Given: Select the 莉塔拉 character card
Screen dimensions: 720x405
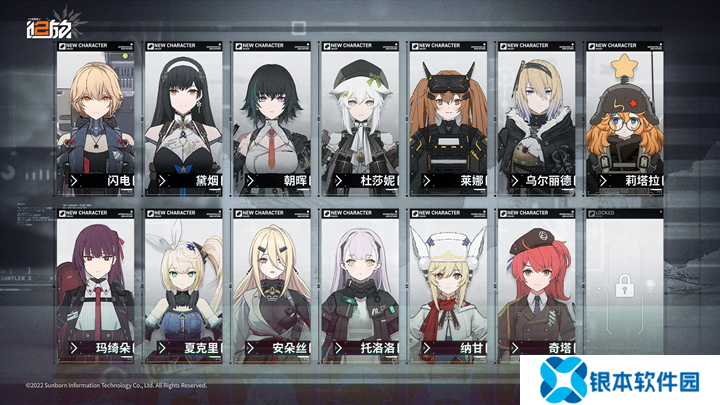Looking at the screenshot, I should click(x=625, y=118).
